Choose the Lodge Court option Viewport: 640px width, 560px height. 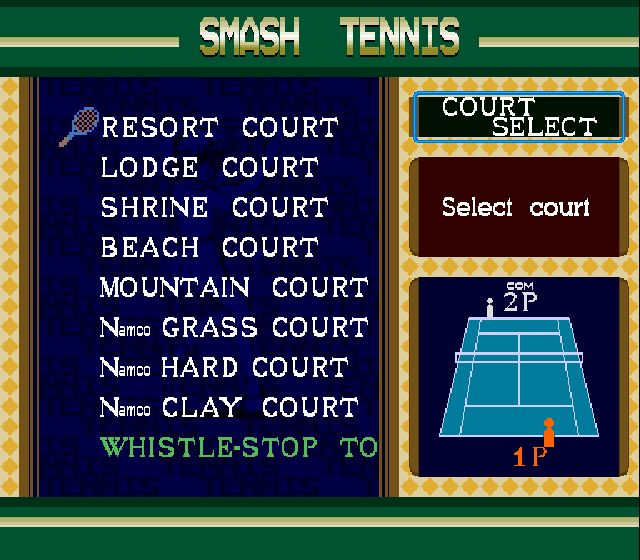209,168
